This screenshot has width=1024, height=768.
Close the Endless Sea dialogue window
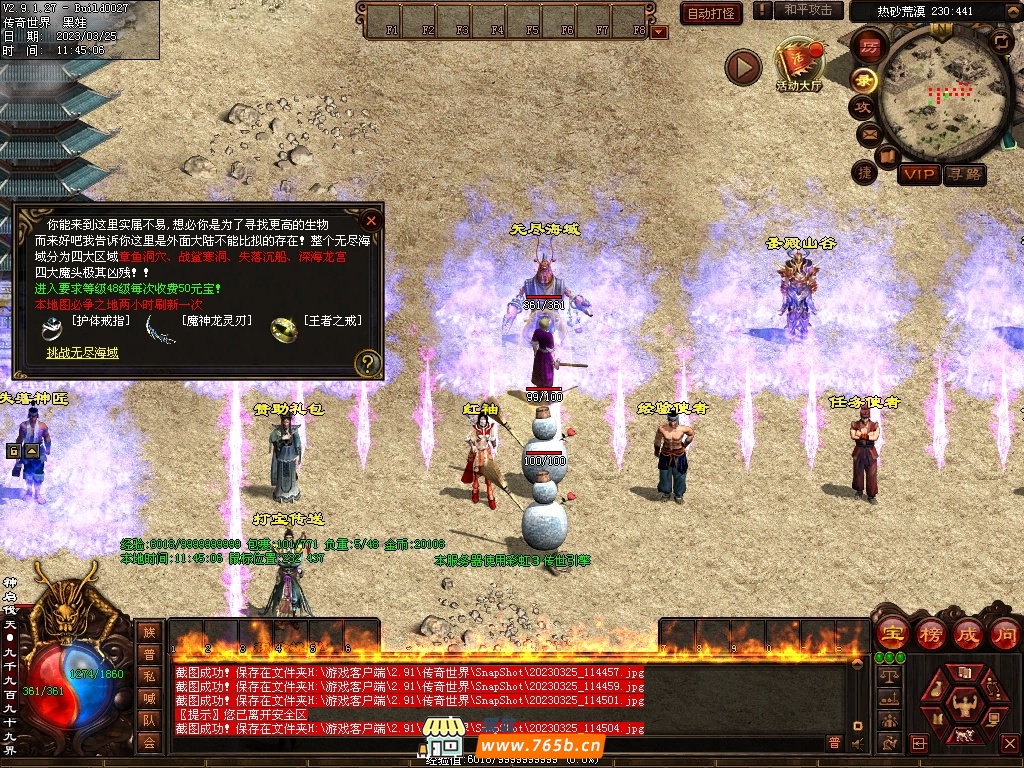pyautogui.click(x=371, y=220)
